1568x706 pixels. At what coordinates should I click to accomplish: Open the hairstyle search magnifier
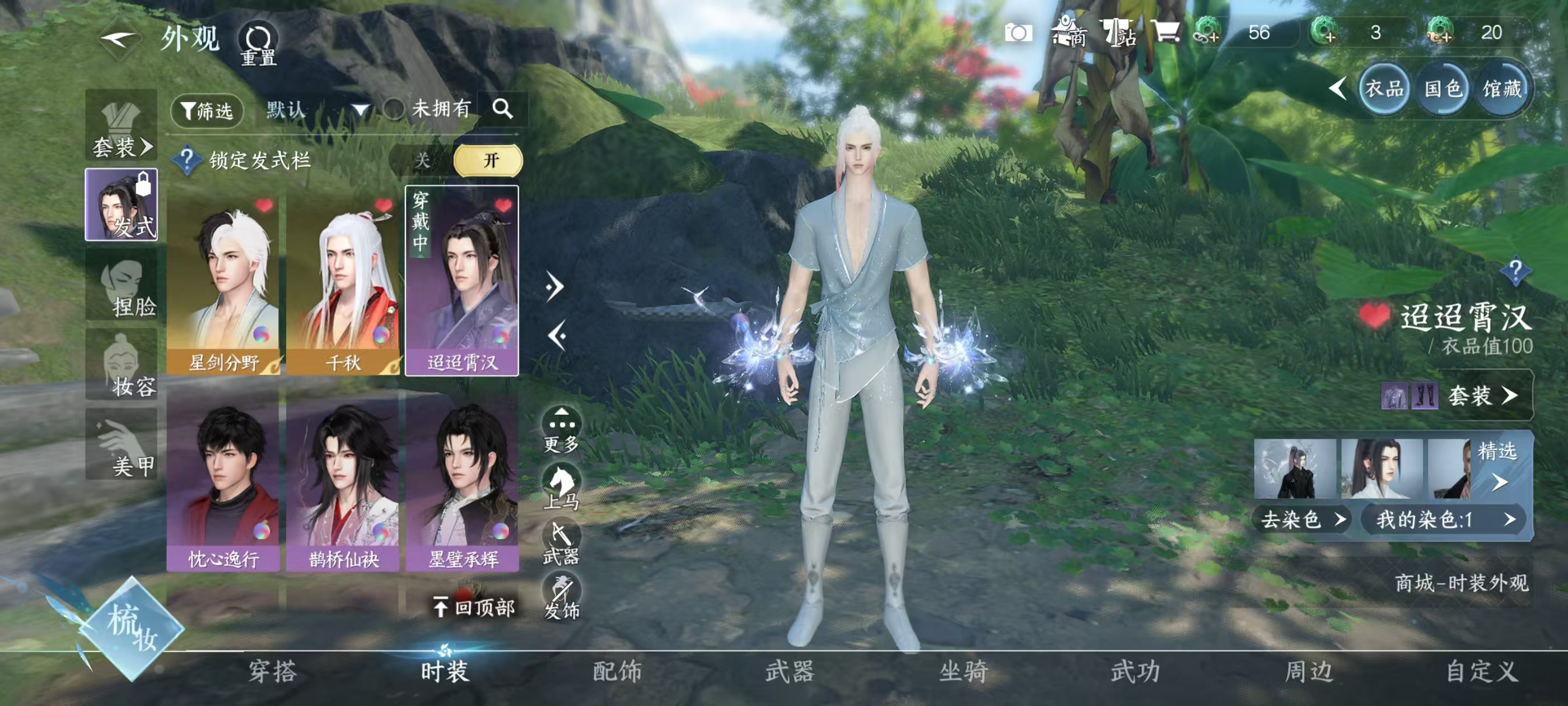(503, 109)
